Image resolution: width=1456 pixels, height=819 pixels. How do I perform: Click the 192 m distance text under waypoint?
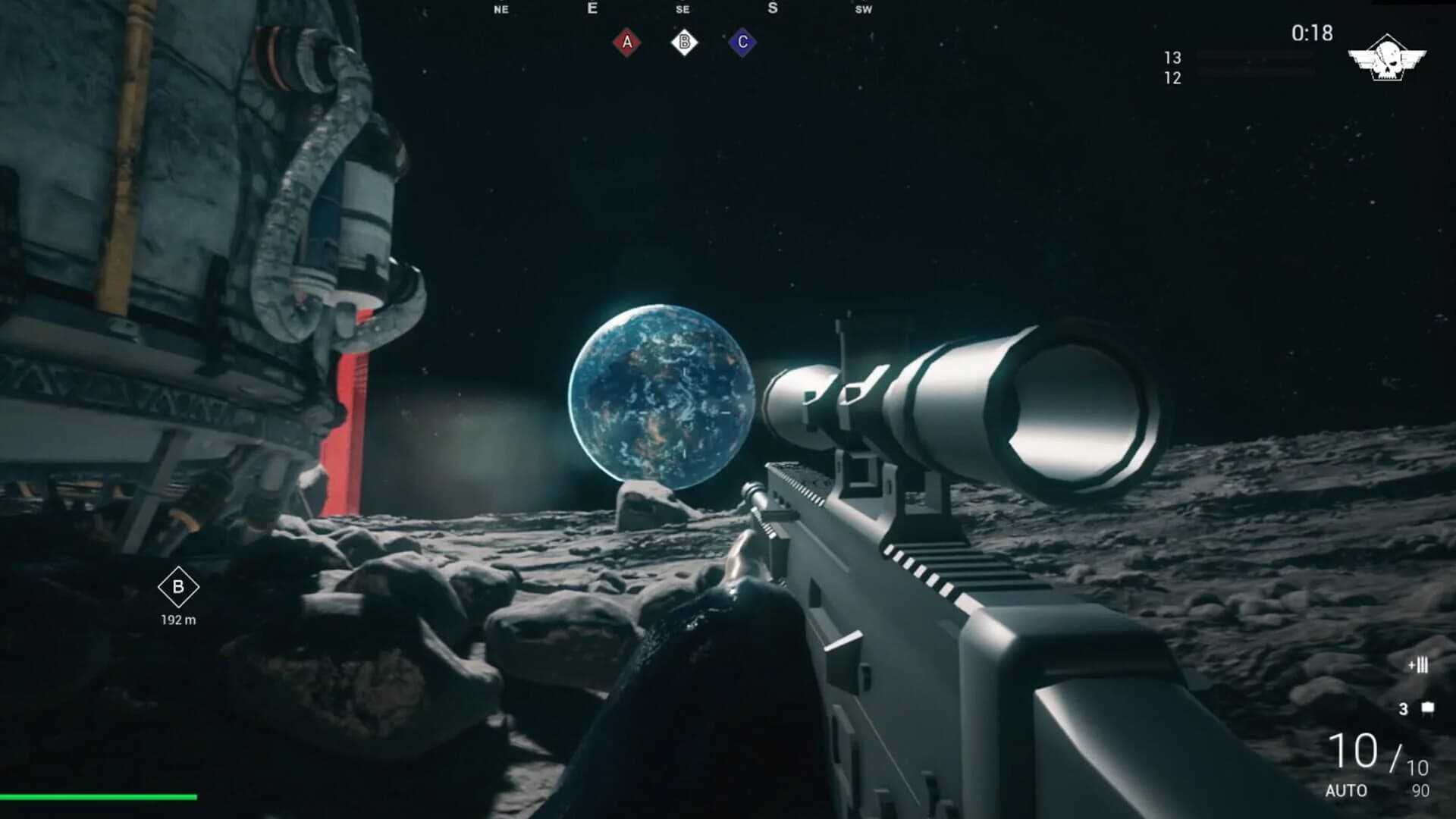pyautogui.click(x=179, y=620)
